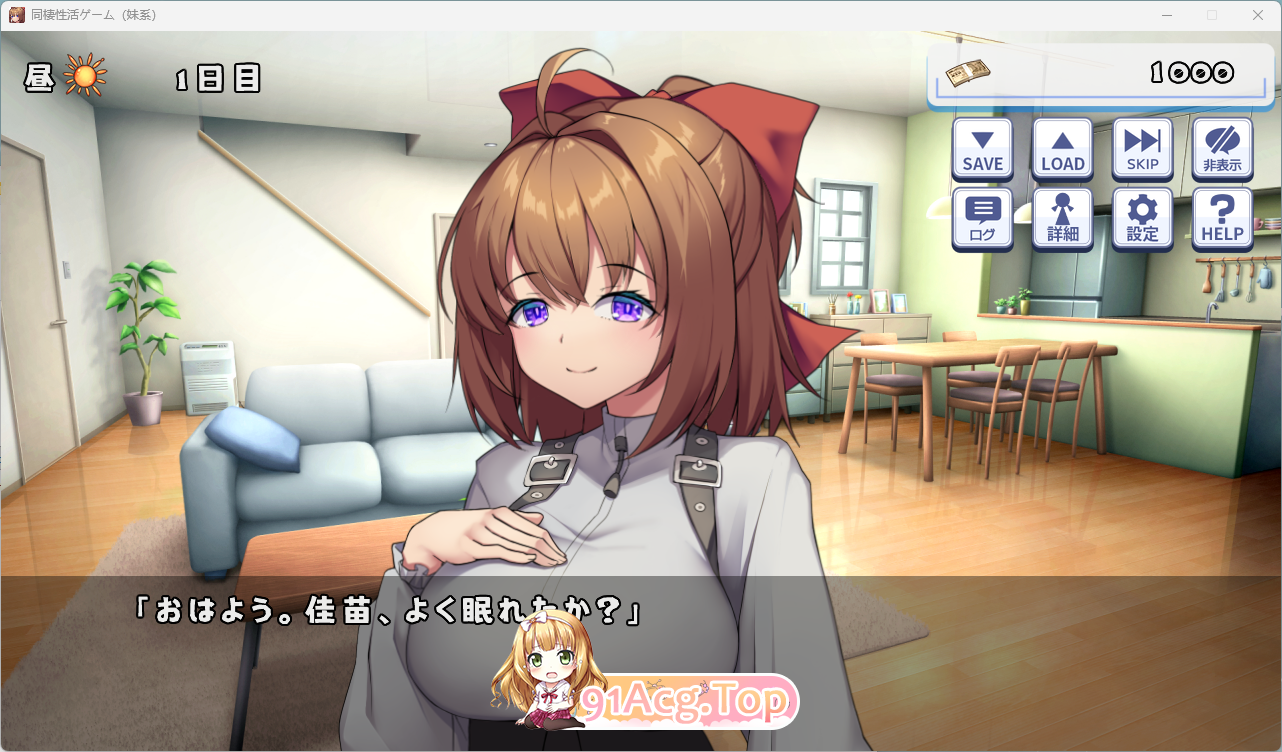The height and width of the screenshot is (752, 1282).
Task: Open the settings (設定) menu
Action: point(1142,218)
